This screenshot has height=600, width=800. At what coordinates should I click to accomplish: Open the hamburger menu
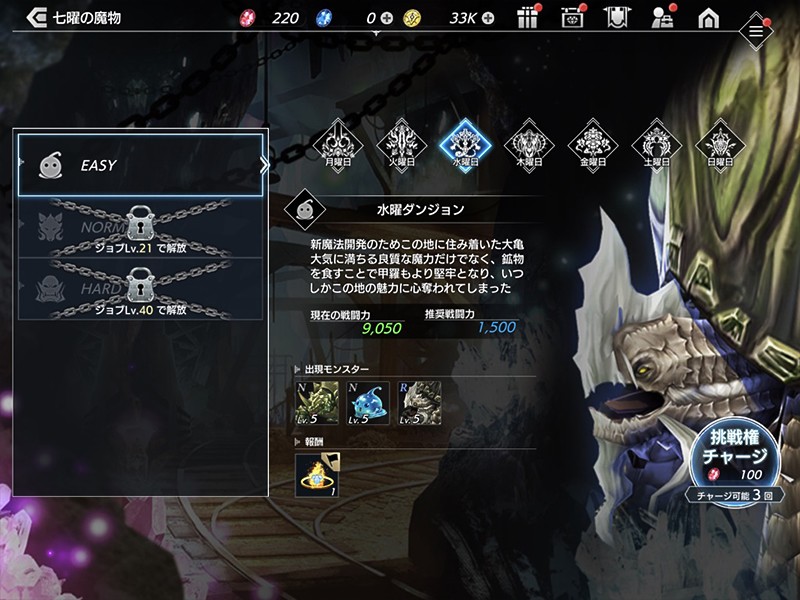(x=757, y=32)
